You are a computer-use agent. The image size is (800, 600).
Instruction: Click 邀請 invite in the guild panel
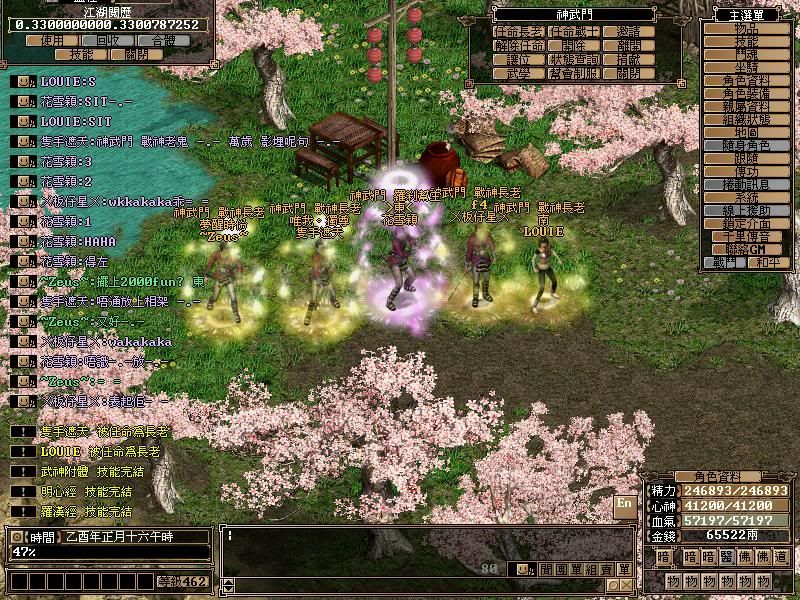629,32
